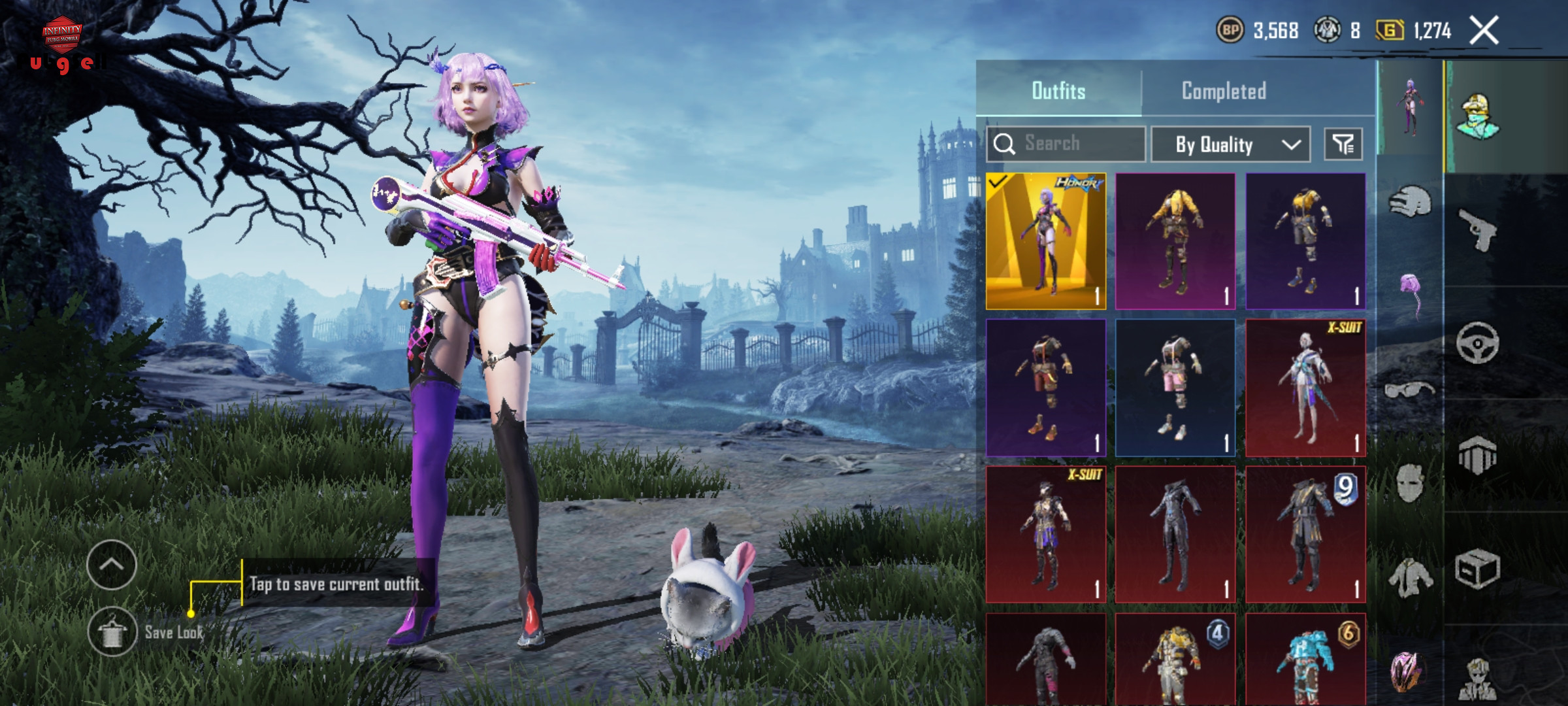Image resolution: width=1568 pixels, height=706 pixels.
Task: Open the By Quality sort dropdown
Action: [x=1230, y=144]
